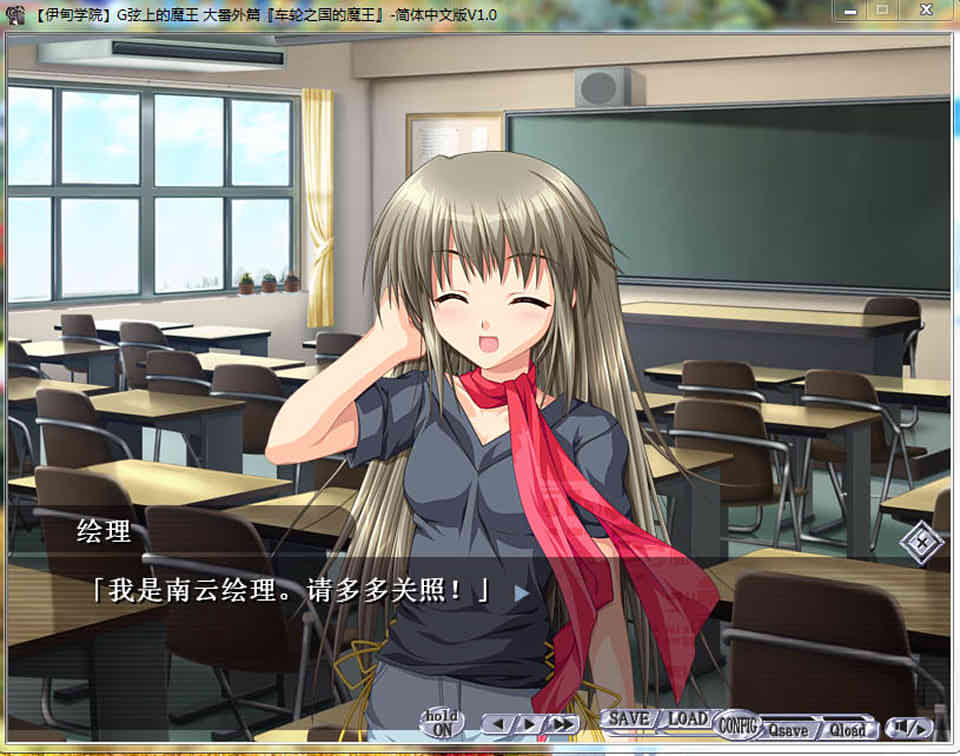Fast-forward text with the double arrow button
The image size is (960, 756).
[x=562, y=724]
